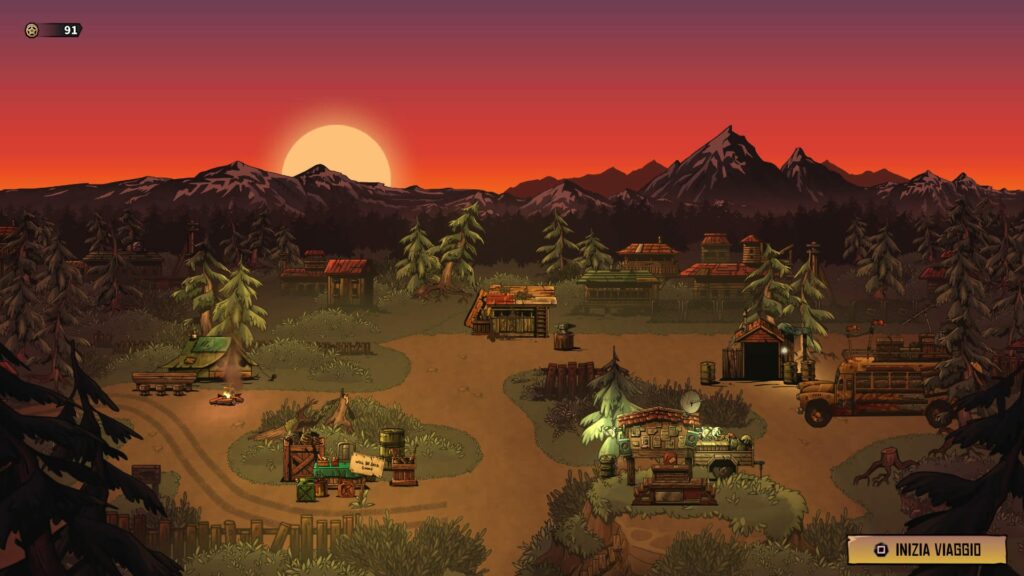Start the journey with Inizia Viaggio
The image size is (1024, 576).
926,549
